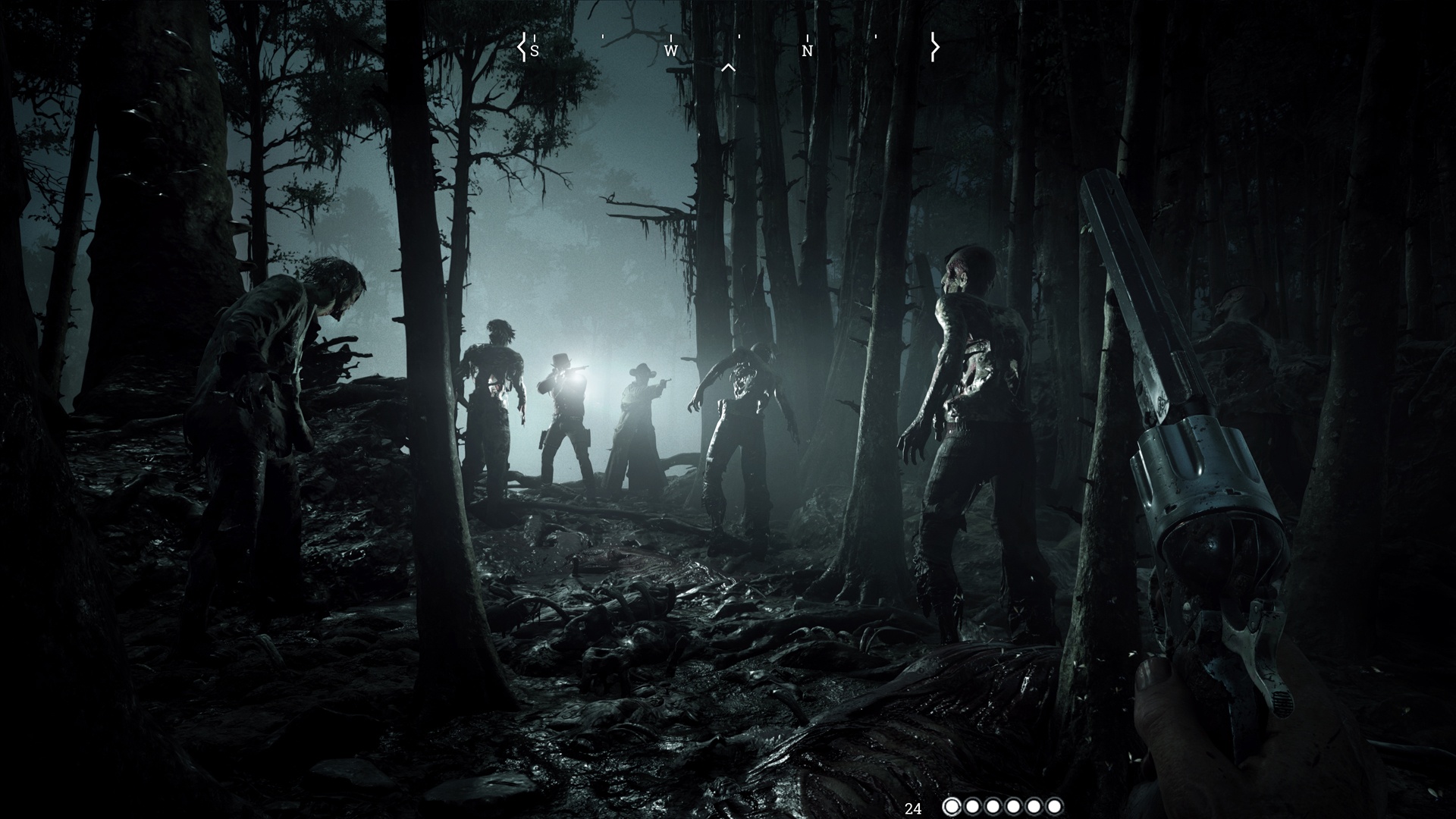The width and height of the screenshot is (1456, 819).
Task: Click along the six-round ammo indicator row
Action: (x=1003, y=807)
